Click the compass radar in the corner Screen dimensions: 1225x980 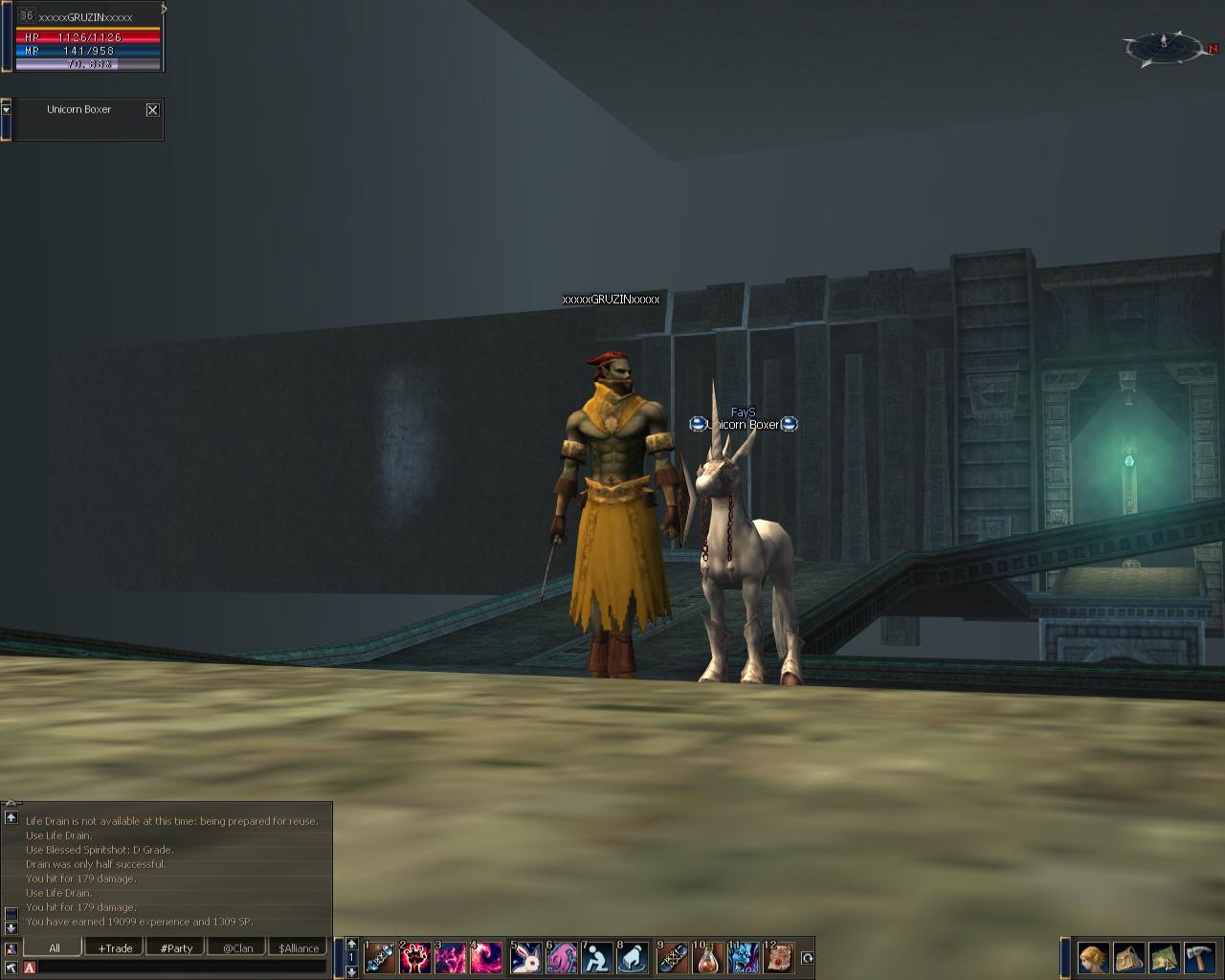1165,46
